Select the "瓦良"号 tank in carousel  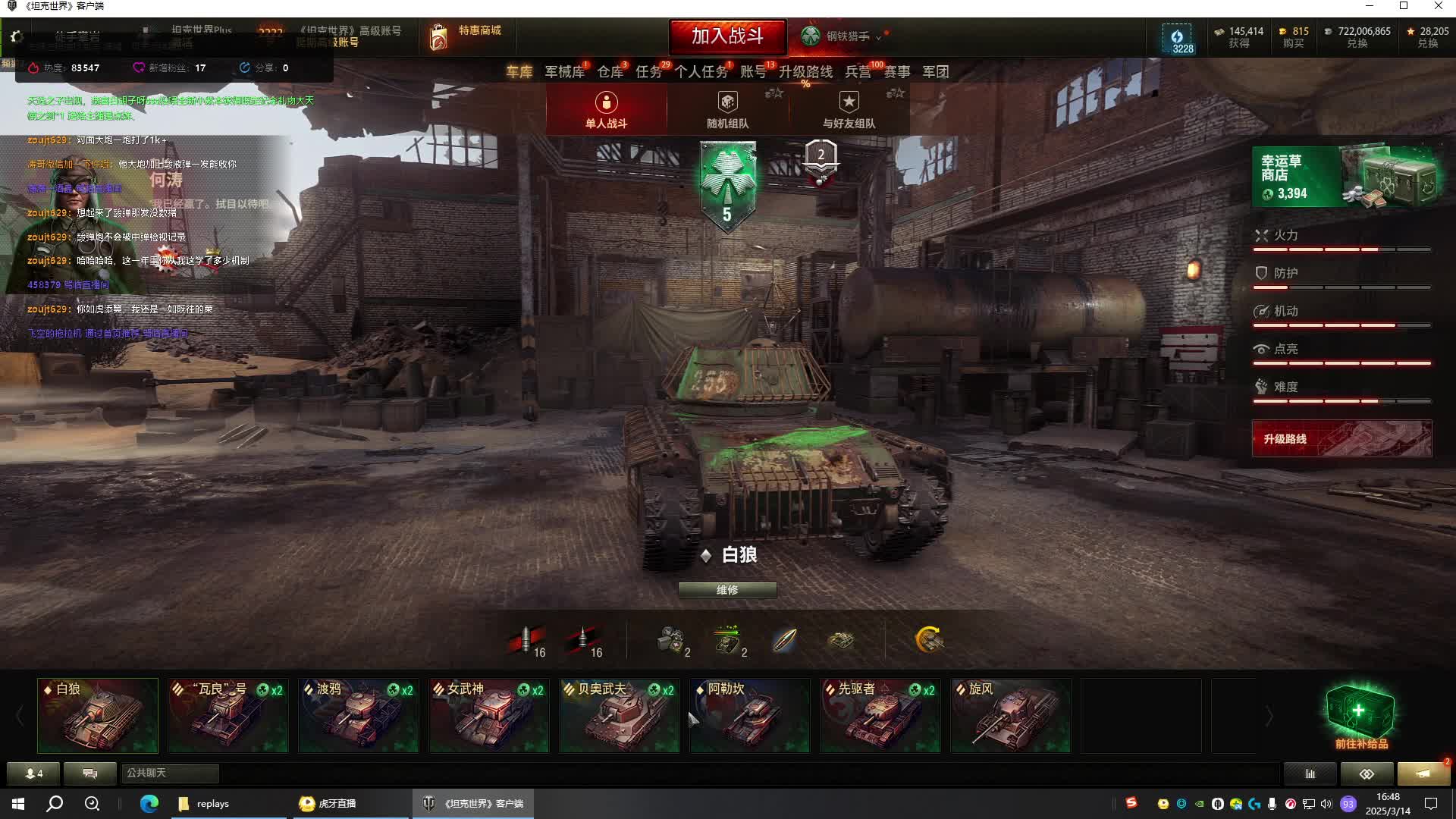[228, 716]
